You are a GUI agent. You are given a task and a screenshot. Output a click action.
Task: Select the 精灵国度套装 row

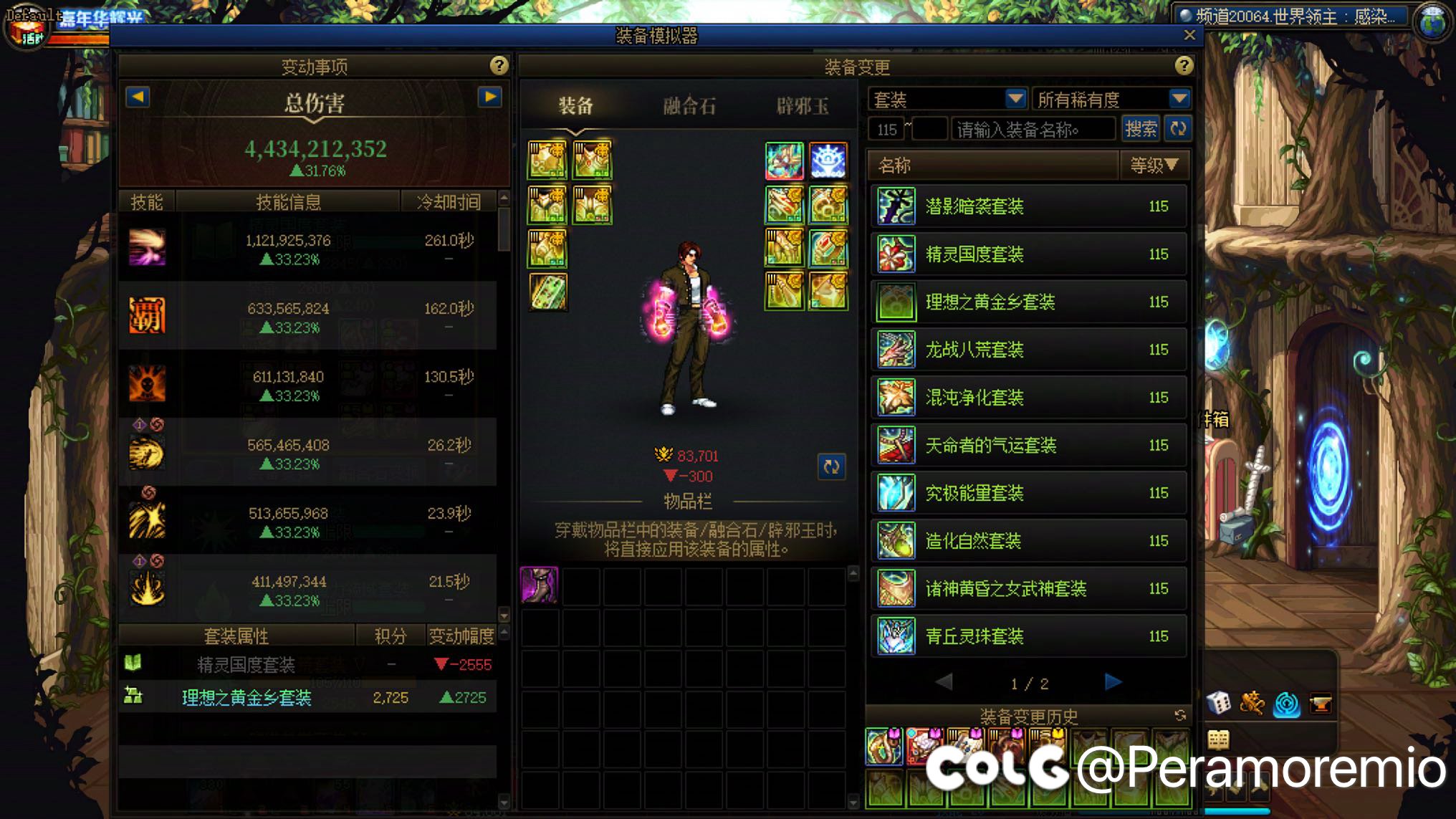pos(1029,254)
